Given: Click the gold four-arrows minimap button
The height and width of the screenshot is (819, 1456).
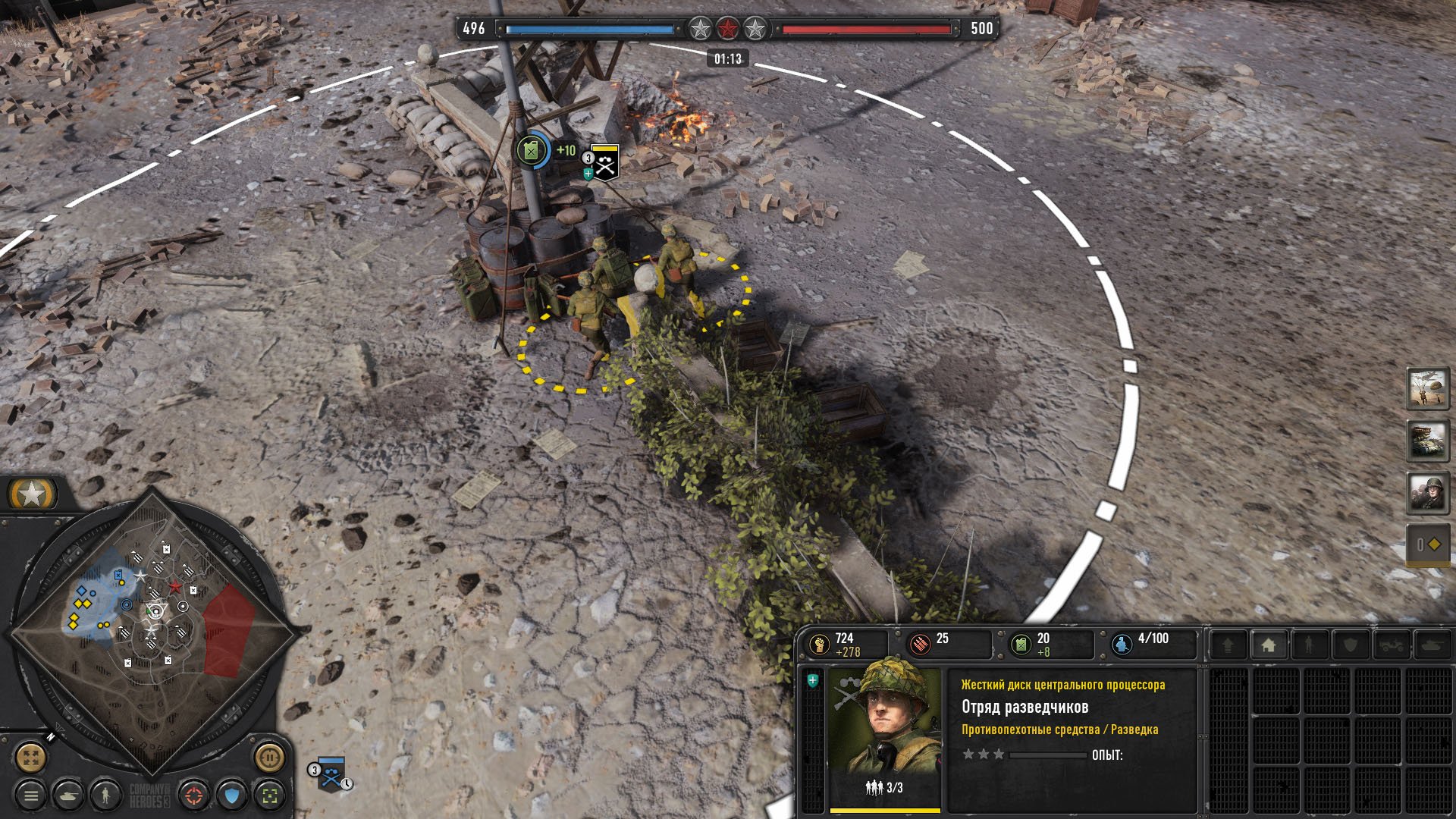Looking at the screenshot, I should [31, 756].
